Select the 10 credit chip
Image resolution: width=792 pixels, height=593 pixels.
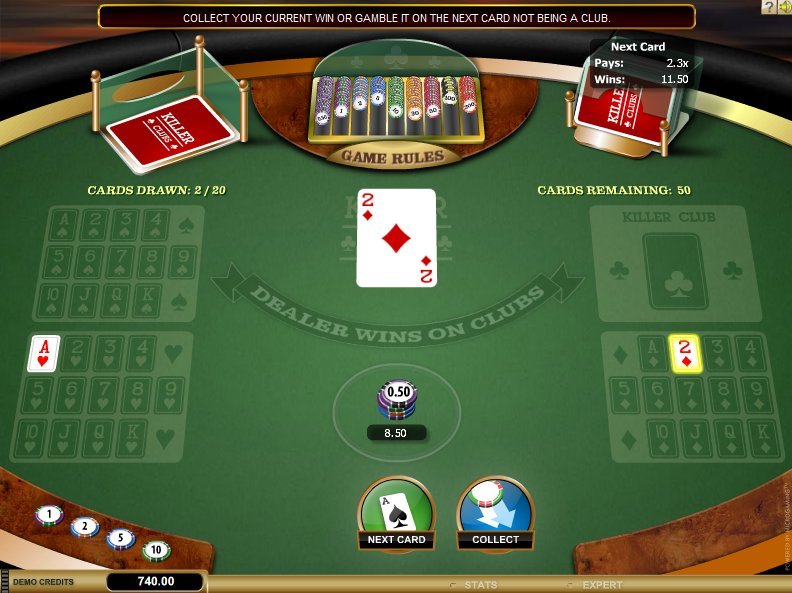click(155, 549)
